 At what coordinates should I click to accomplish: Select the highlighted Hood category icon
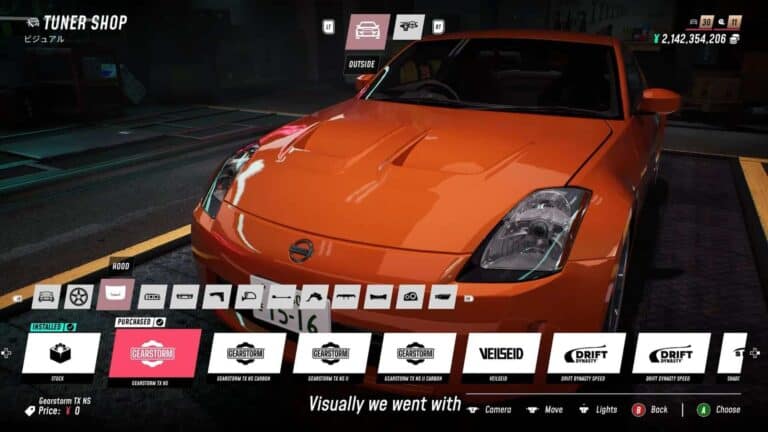[117, 295]
